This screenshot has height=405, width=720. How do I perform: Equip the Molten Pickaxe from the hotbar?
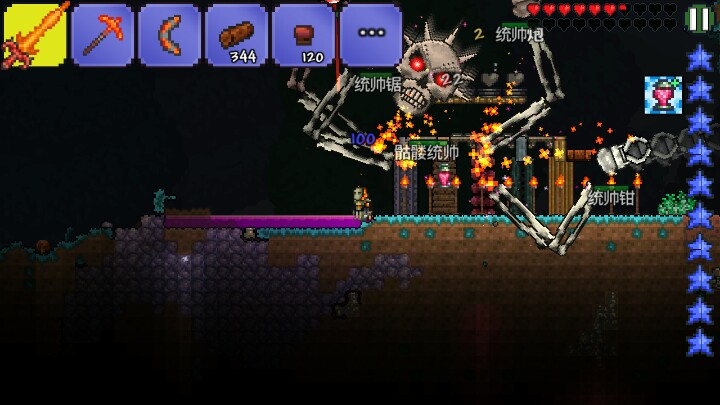102,35
